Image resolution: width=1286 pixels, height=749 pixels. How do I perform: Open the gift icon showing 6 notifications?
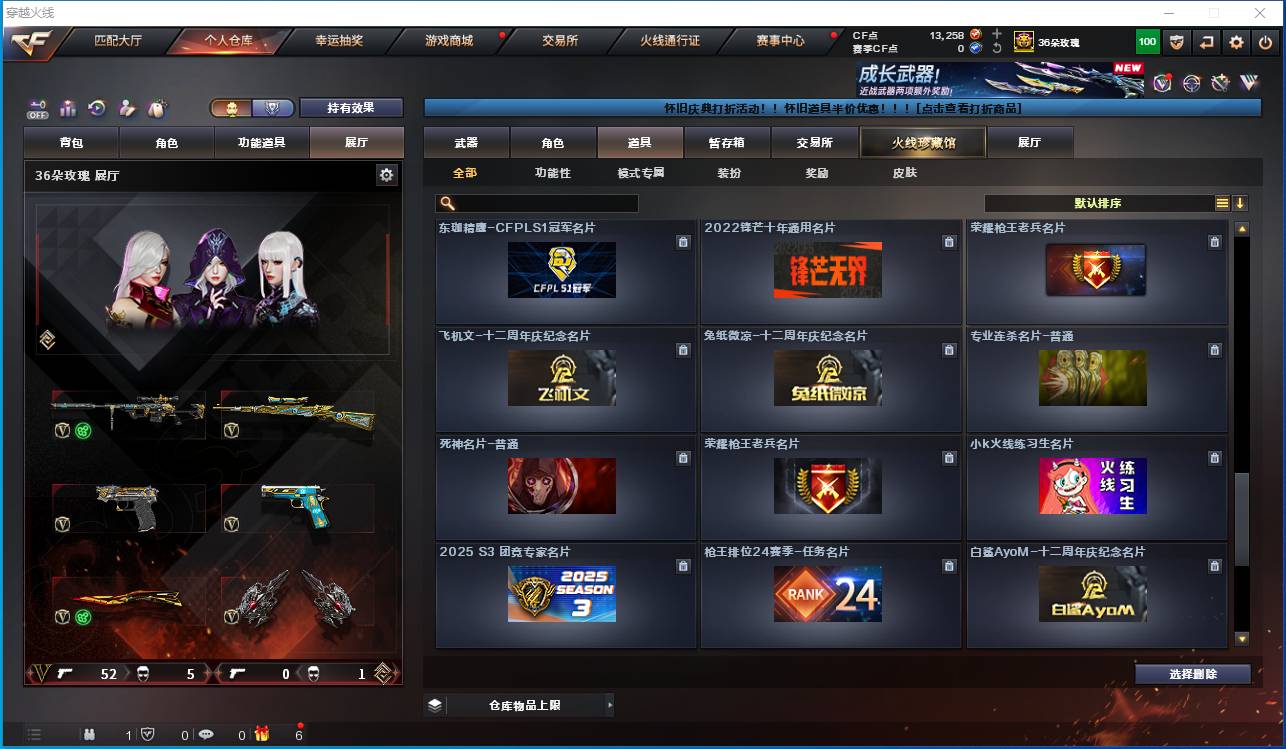[263, 735]
